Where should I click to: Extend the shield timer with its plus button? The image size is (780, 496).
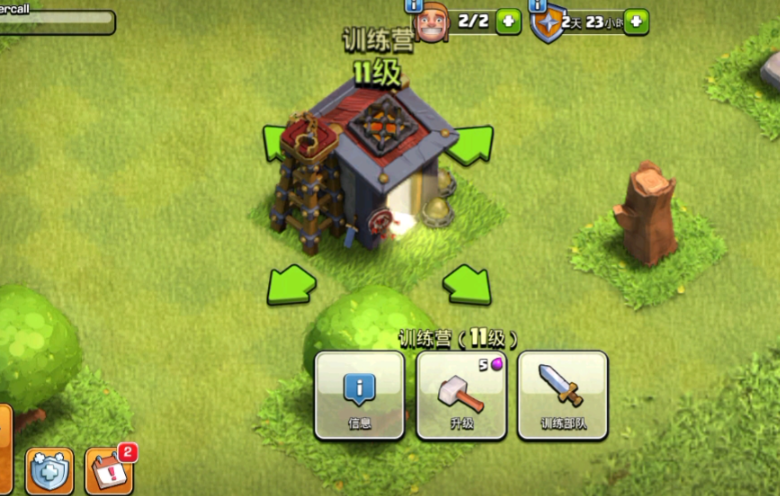[x=636, y=21]
